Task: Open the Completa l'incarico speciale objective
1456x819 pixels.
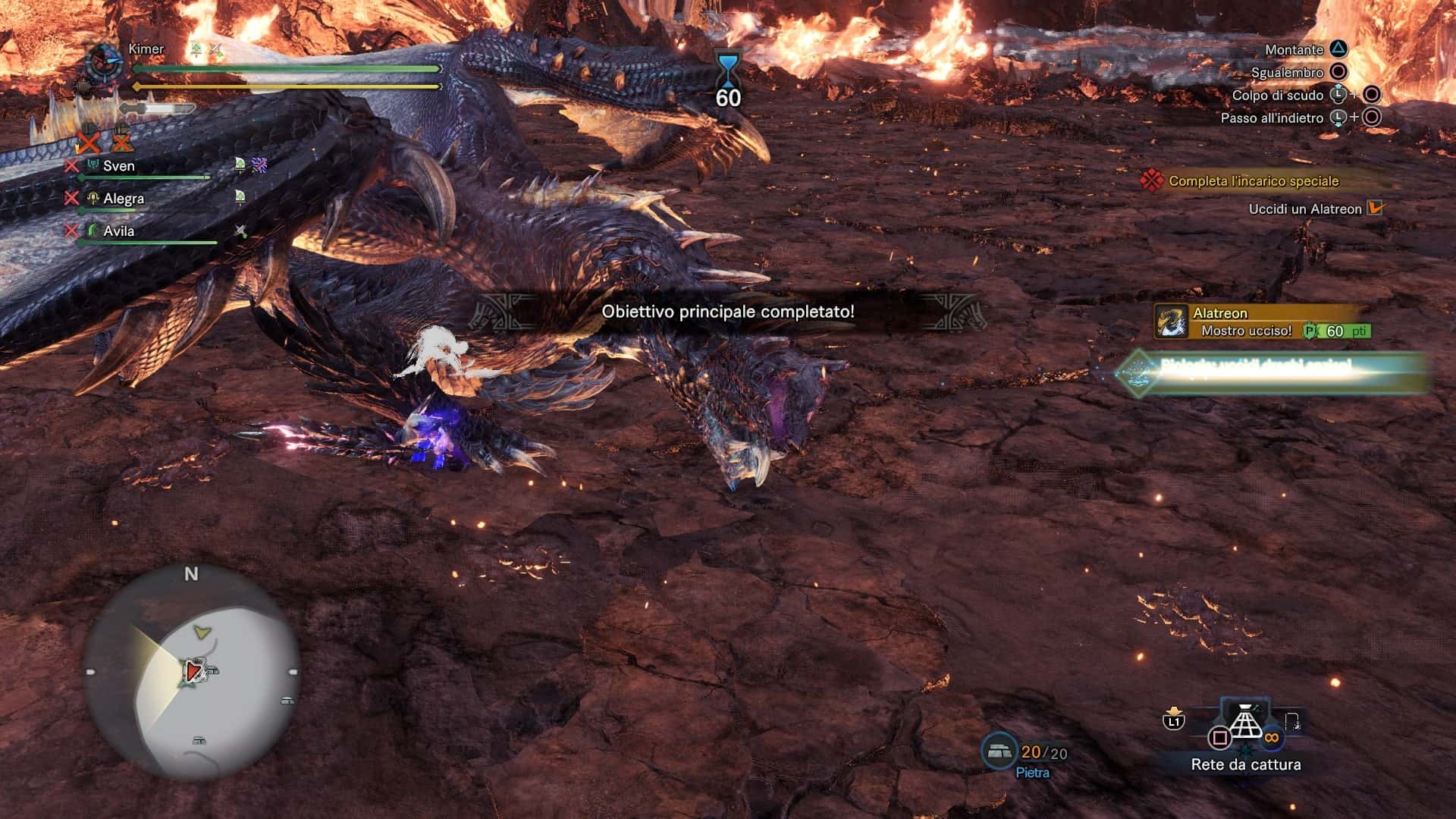Action: tap(1253, 181)
